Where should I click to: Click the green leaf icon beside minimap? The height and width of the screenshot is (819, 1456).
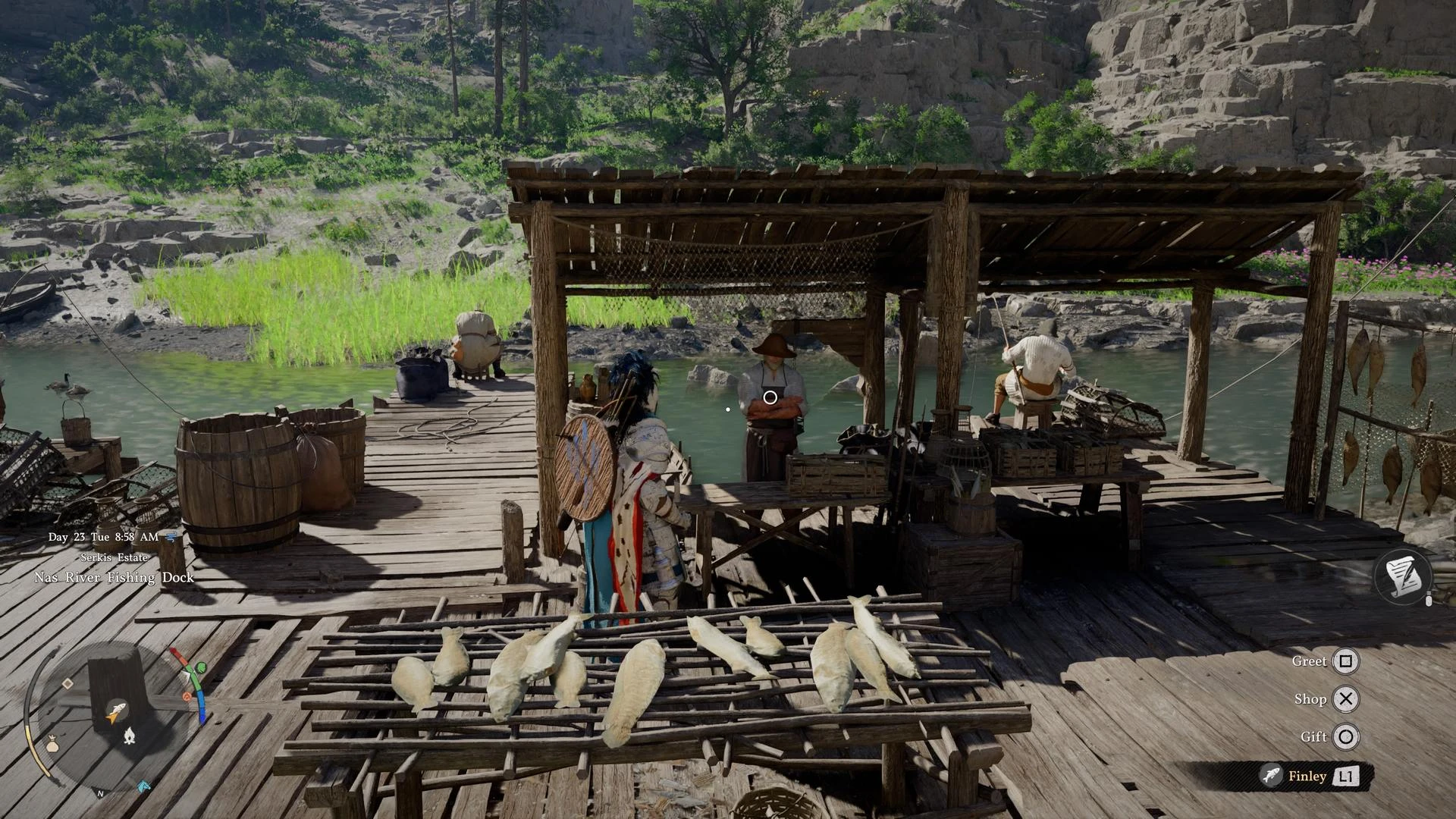click(200, 668)
